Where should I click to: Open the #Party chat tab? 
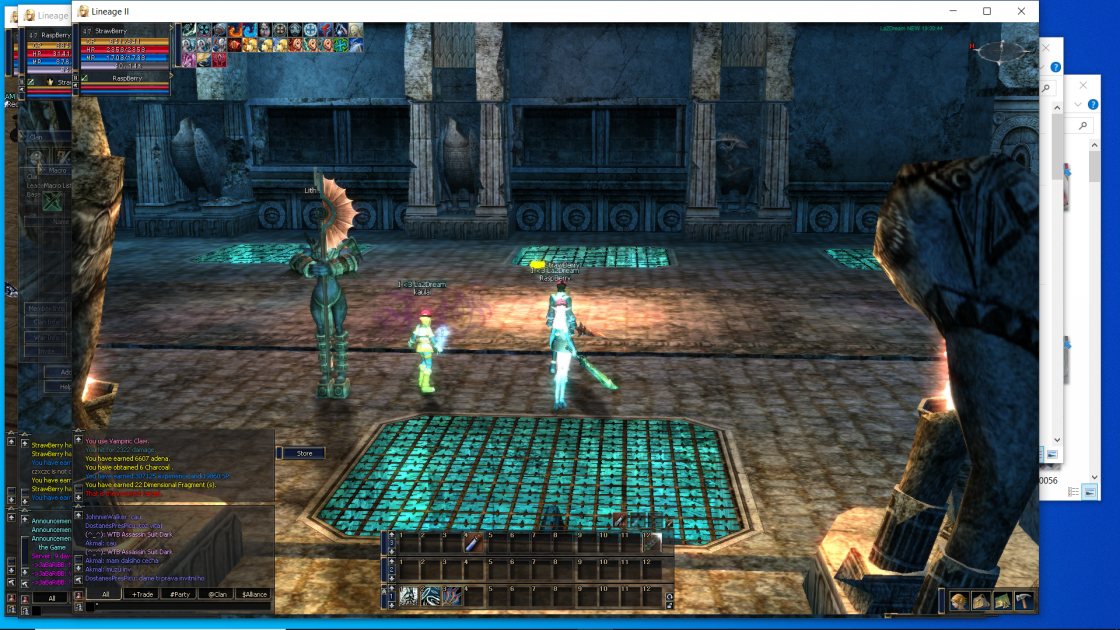click(x=181, y=594)
